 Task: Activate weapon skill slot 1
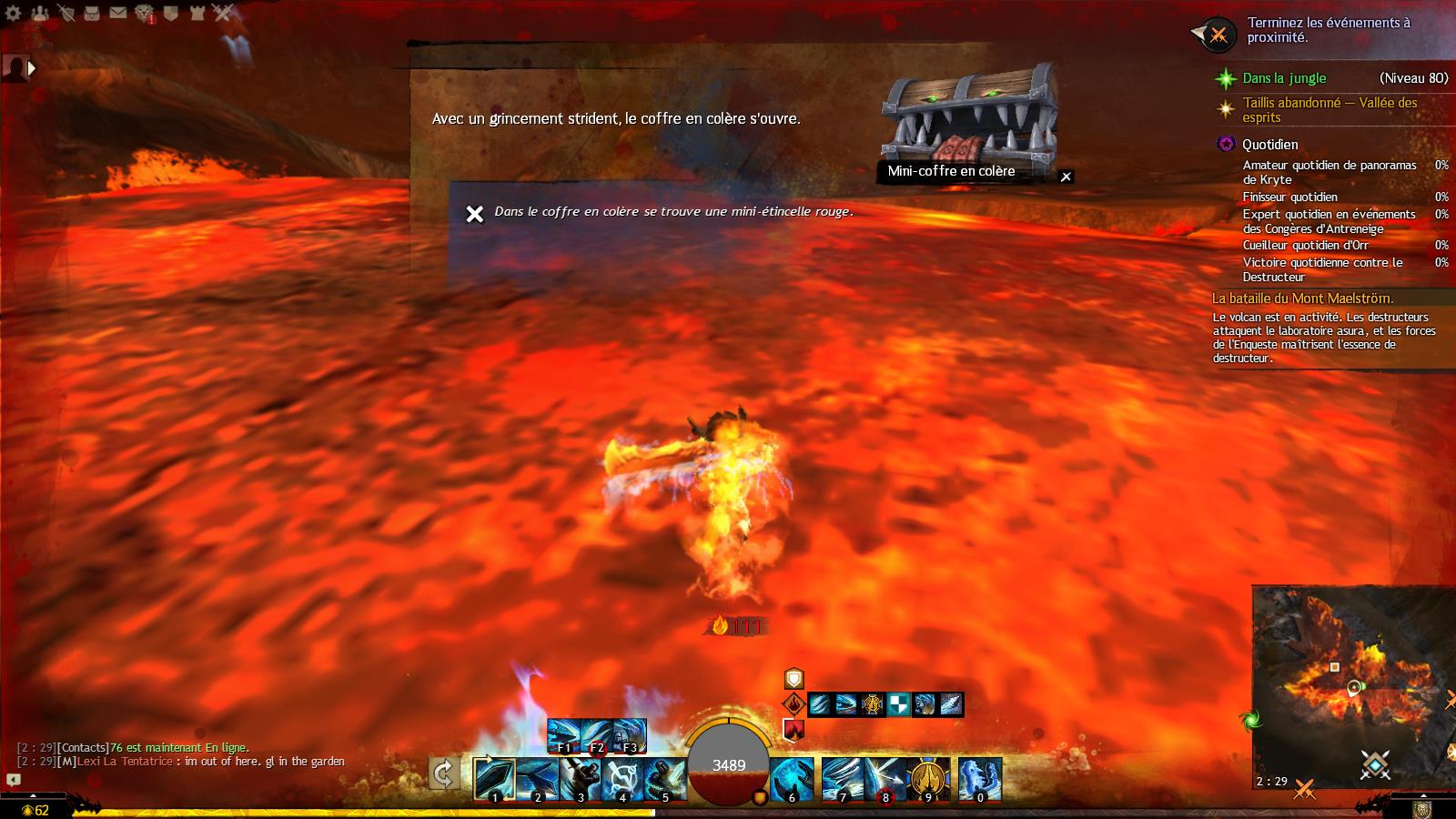point(495,779)
